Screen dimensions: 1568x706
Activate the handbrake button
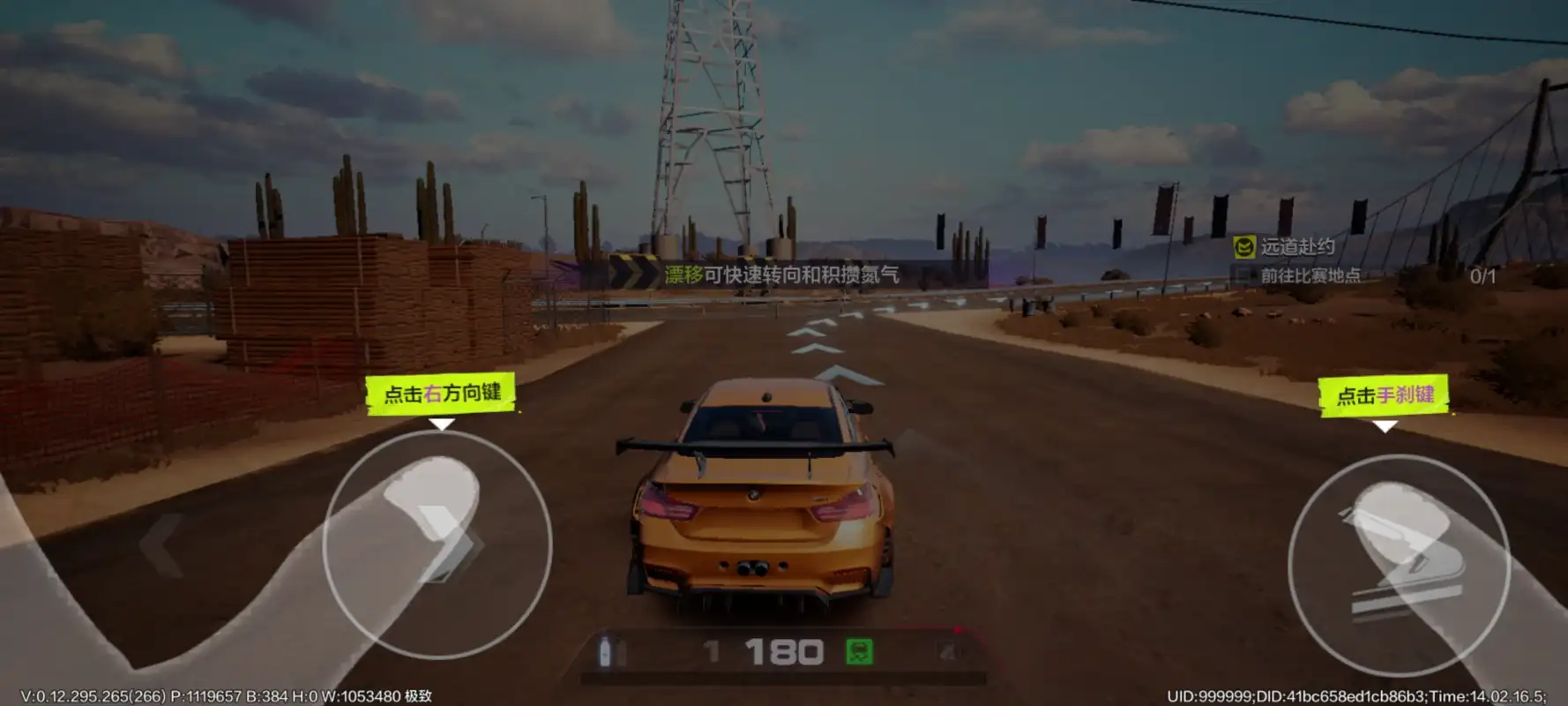pos(1399,565)
